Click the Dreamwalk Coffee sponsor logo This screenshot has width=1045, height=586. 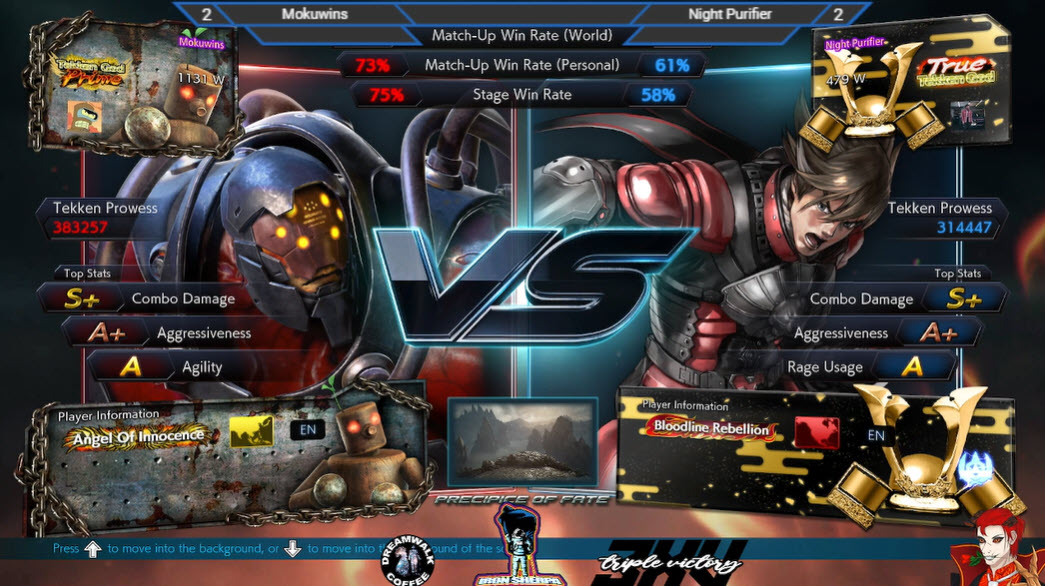click(406, 565)
